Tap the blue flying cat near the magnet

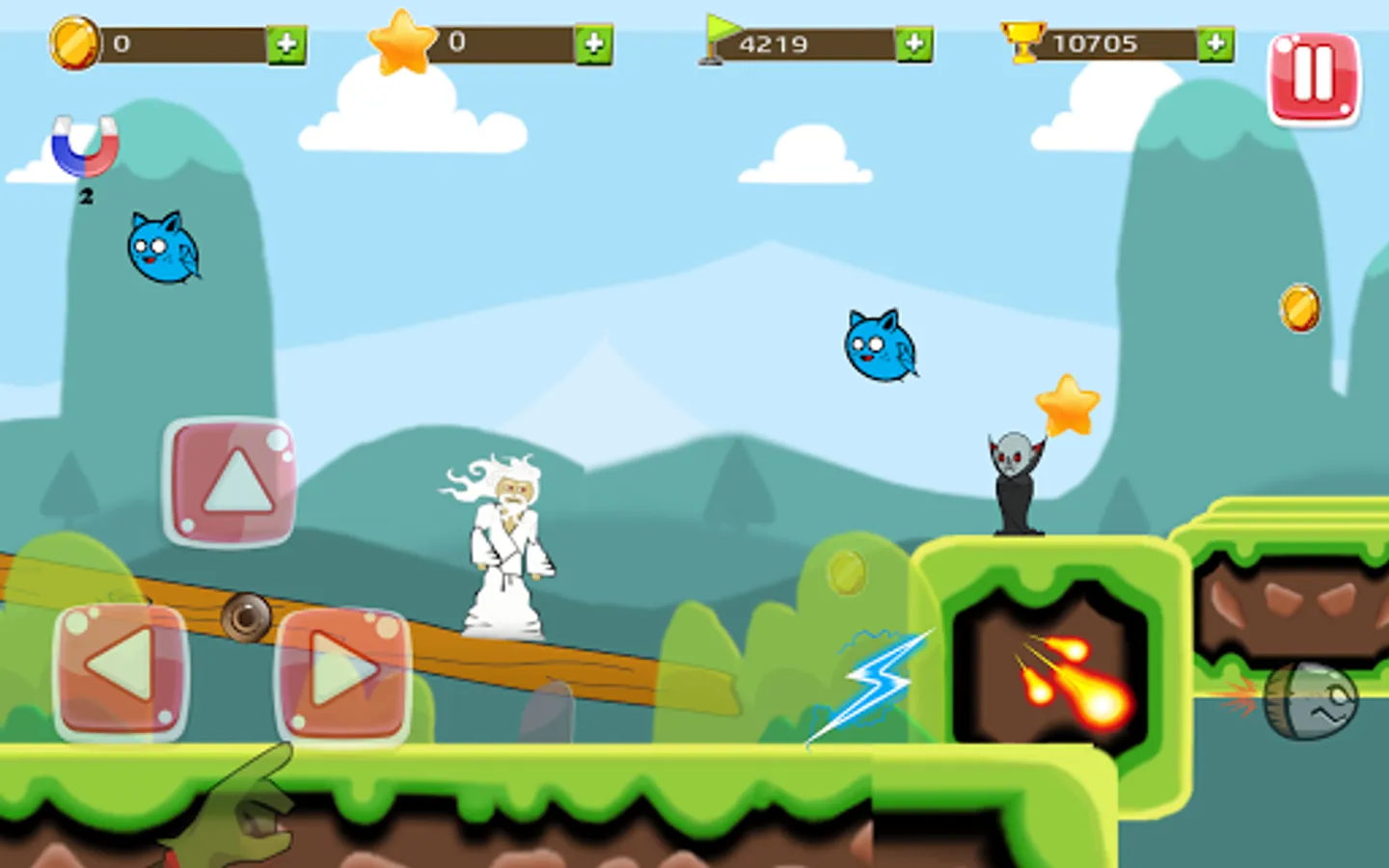click(162, 249)
